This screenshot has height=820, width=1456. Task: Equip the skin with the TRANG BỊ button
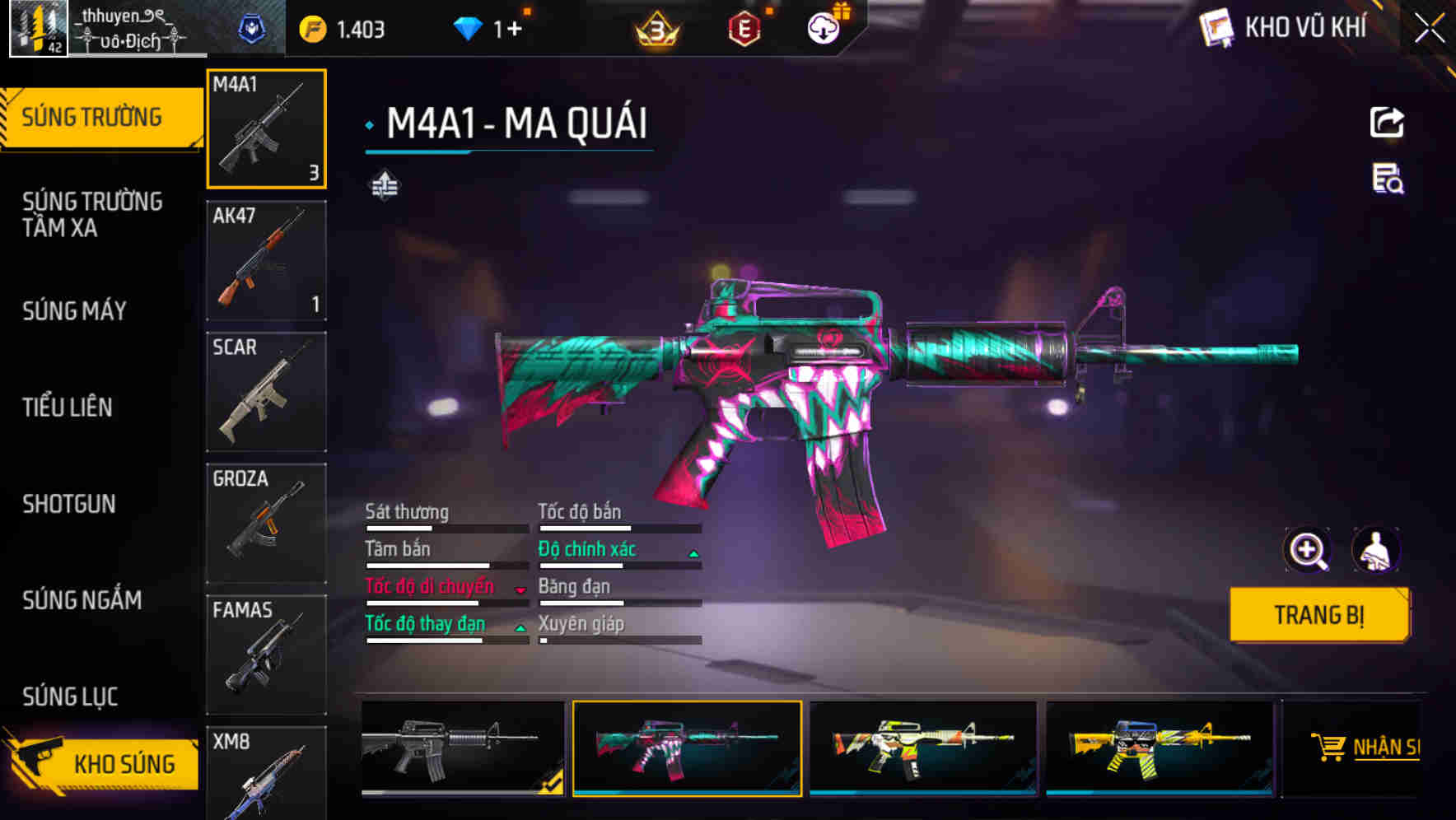(1318, 614)
